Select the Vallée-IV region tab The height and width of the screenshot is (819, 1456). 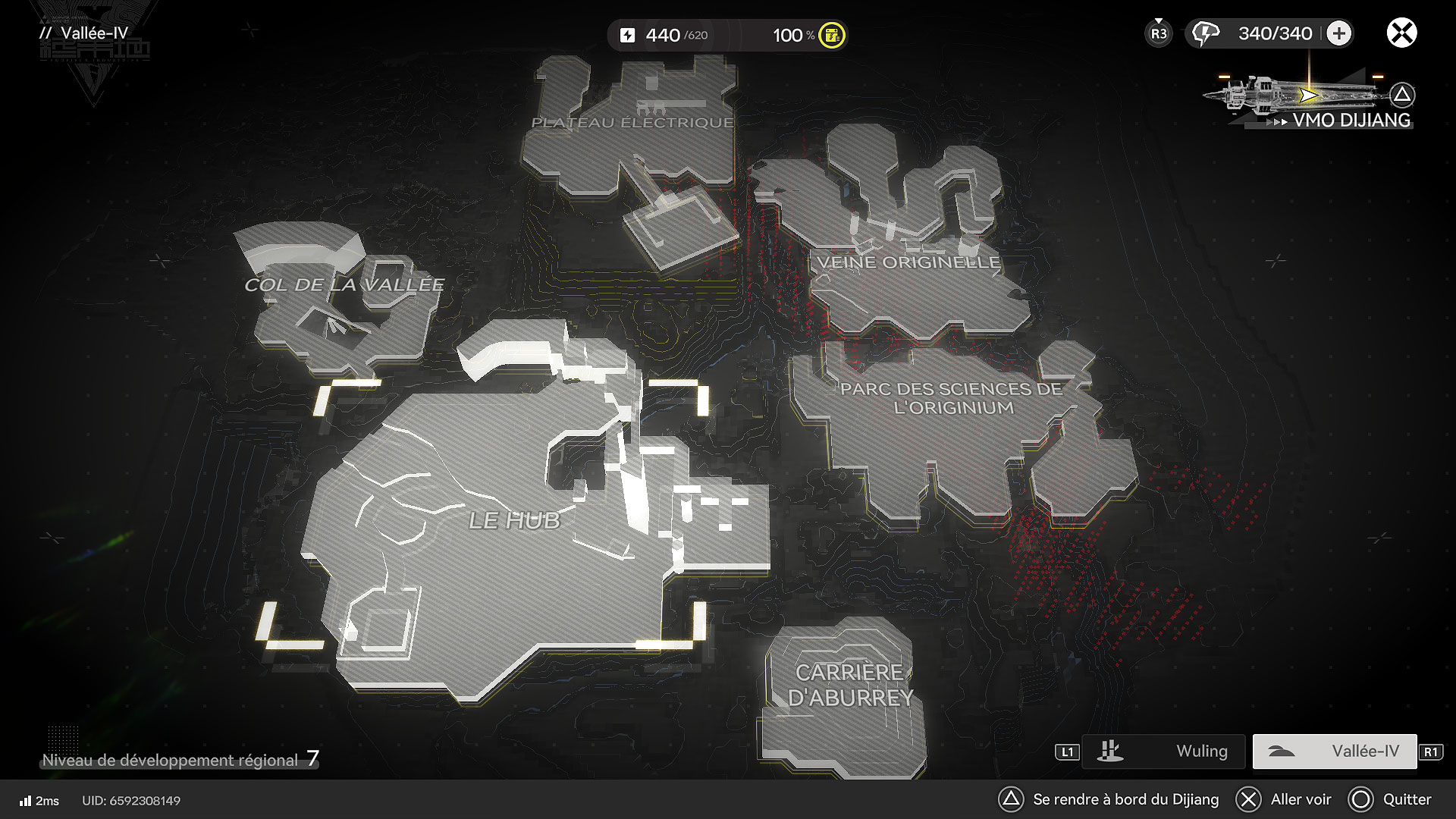coord(1335,752)
